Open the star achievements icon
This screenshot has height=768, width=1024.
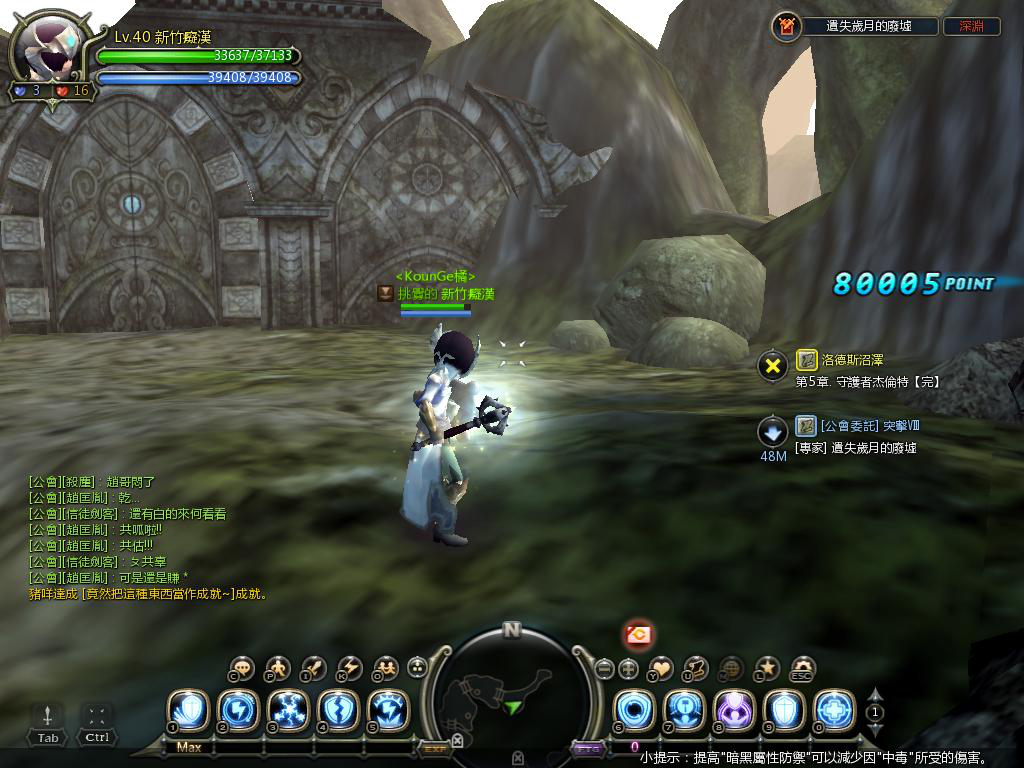click(x=767, y=668)
